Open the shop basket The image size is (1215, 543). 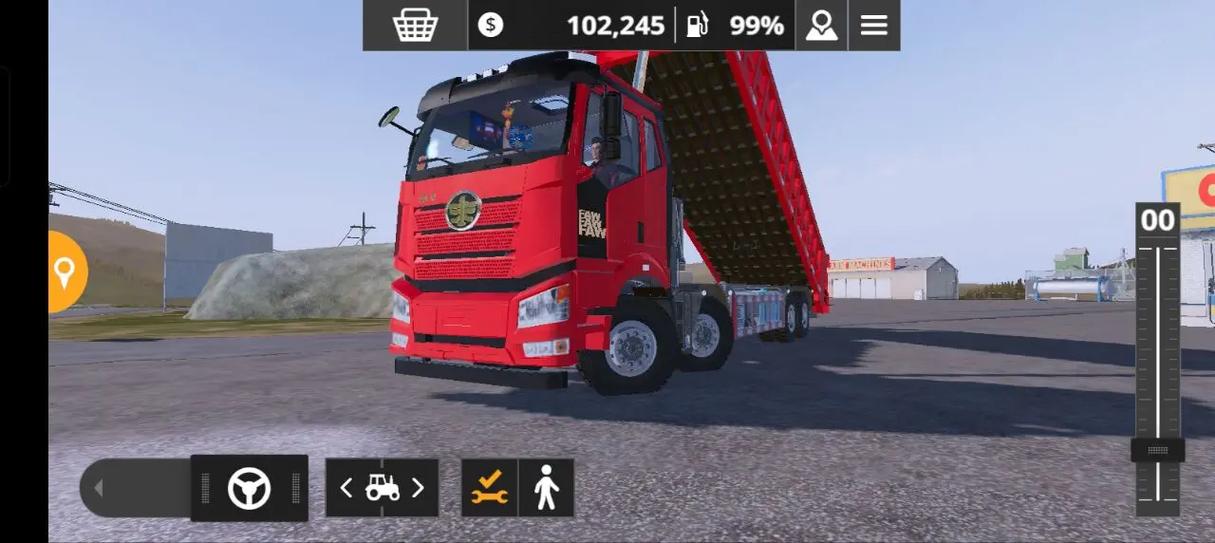pos(415,25)
